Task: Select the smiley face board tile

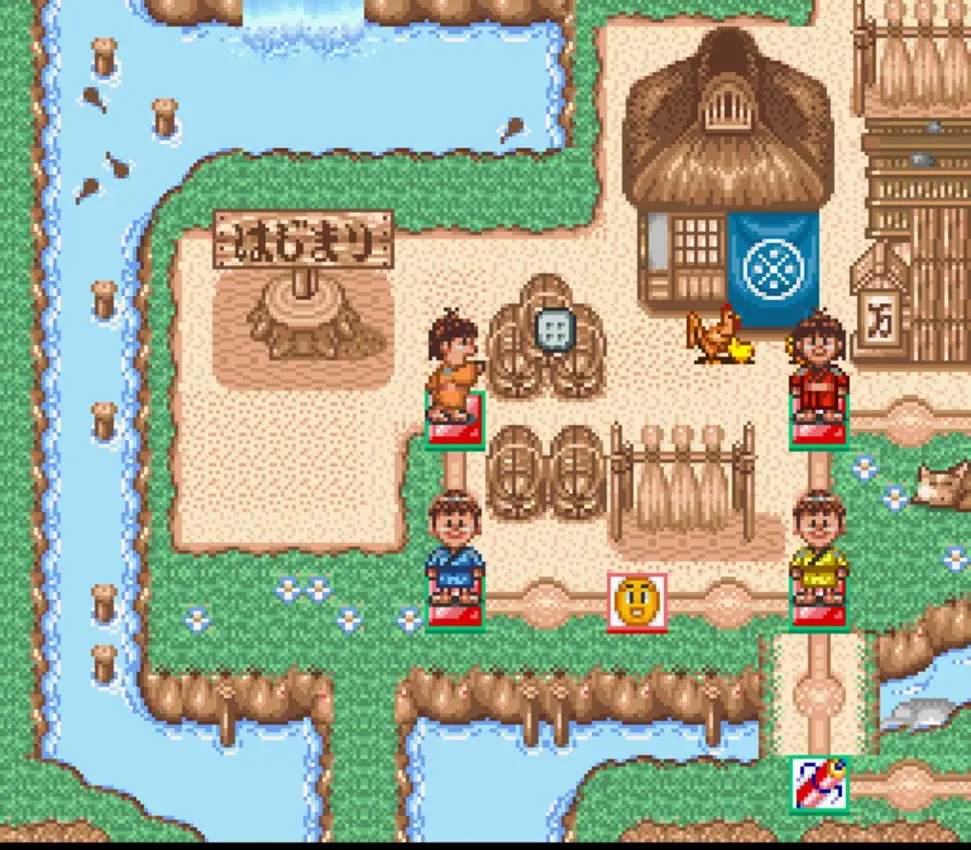Action: (x=637, y=602)
